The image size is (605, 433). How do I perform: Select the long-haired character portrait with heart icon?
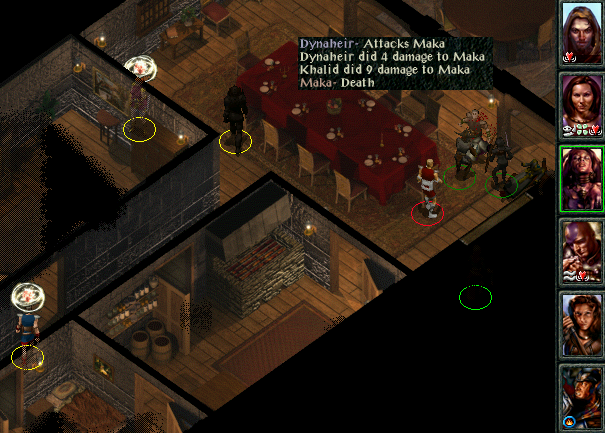(581, 33)
